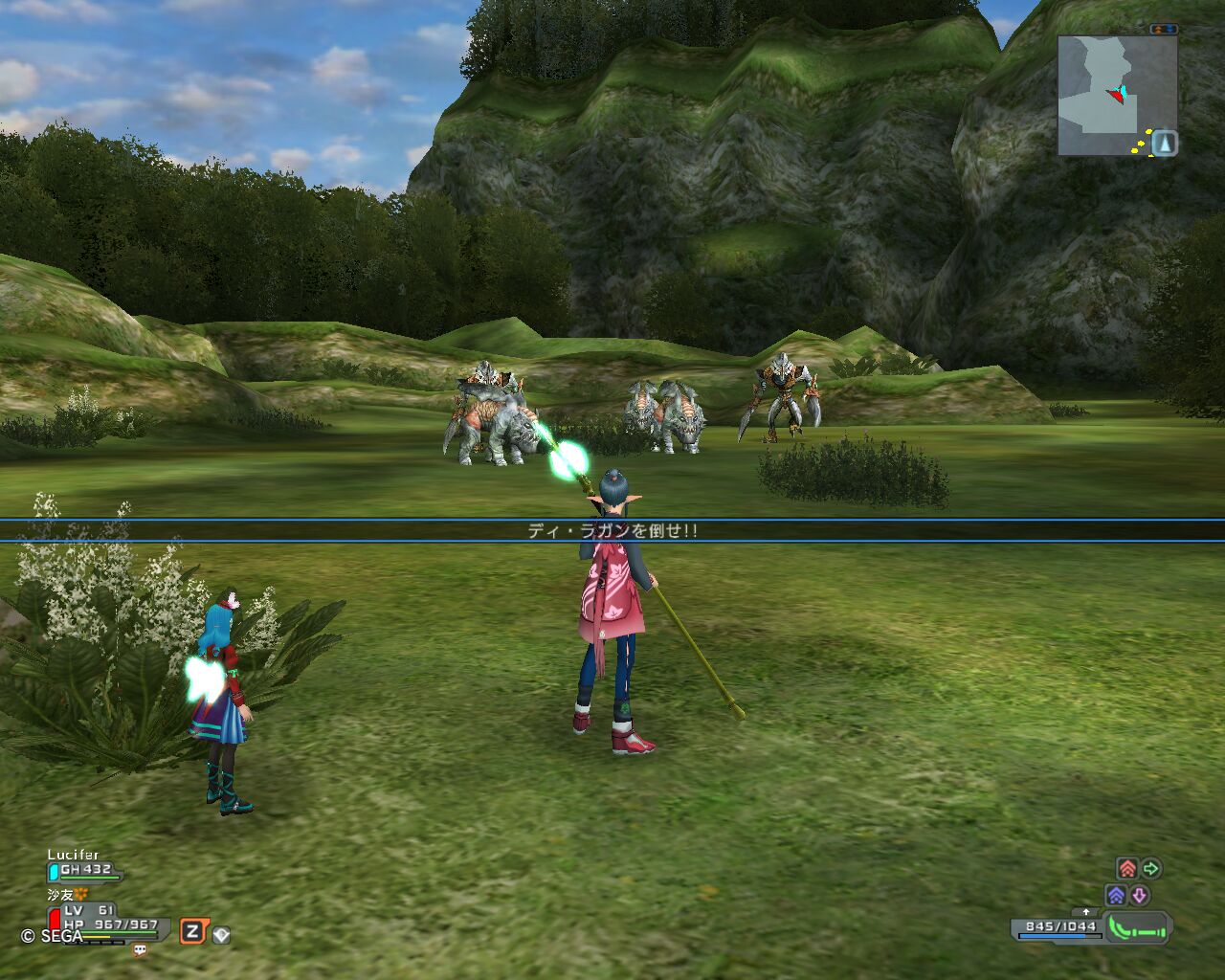Click the orange Z action icon
The width and height of the screenshot is (1225, 980).
[192, 931]
